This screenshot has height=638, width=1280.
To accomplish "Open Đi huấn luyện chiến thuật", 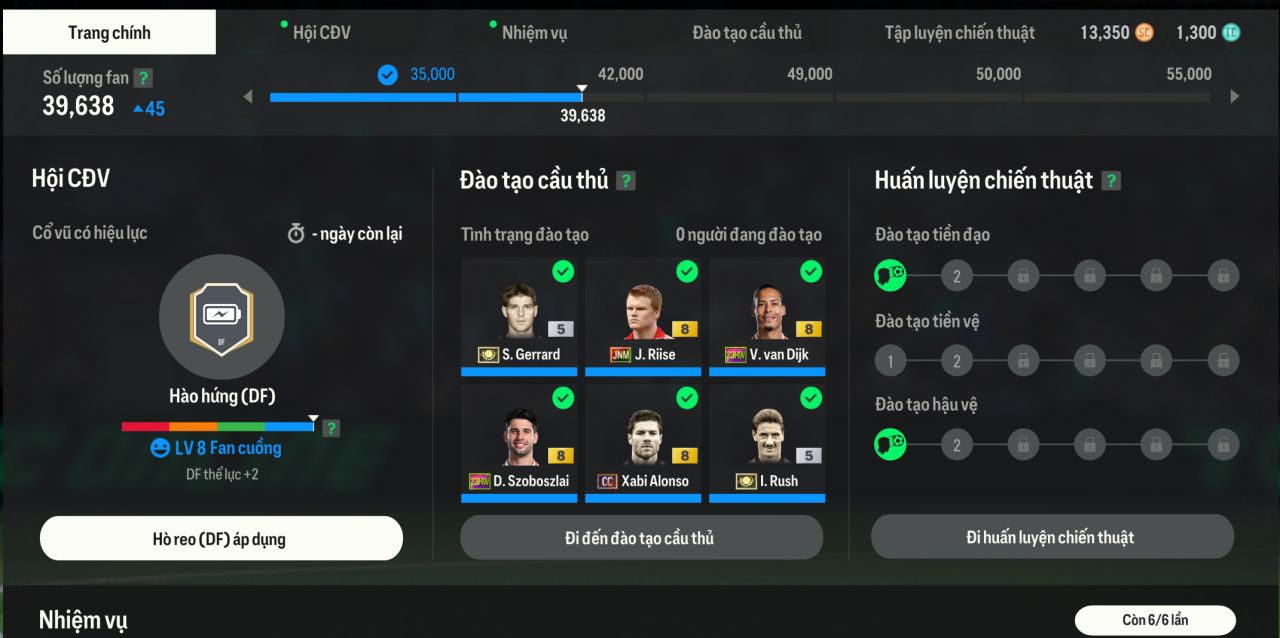I will 1051,538.
